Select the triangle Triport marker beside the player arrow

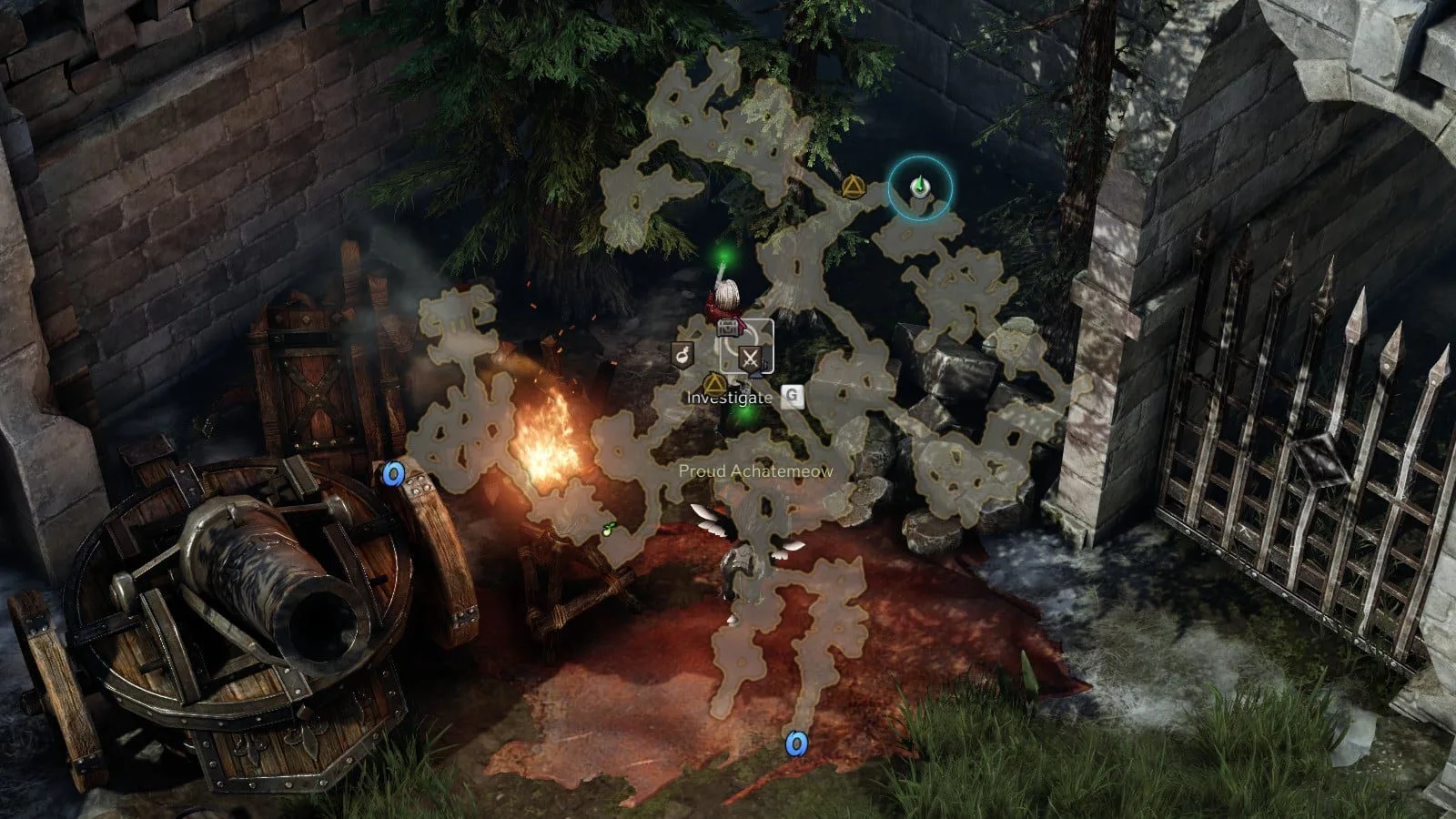click(x=853, y=187)
